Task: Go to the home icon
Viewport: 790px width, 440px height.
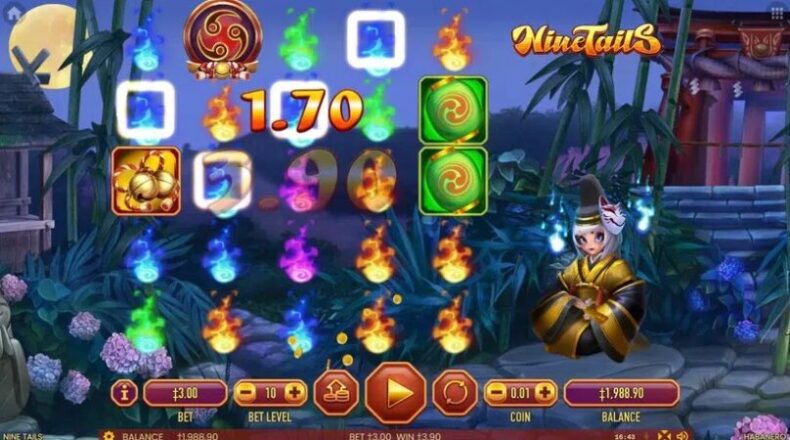Action: [x=14, y=14]
